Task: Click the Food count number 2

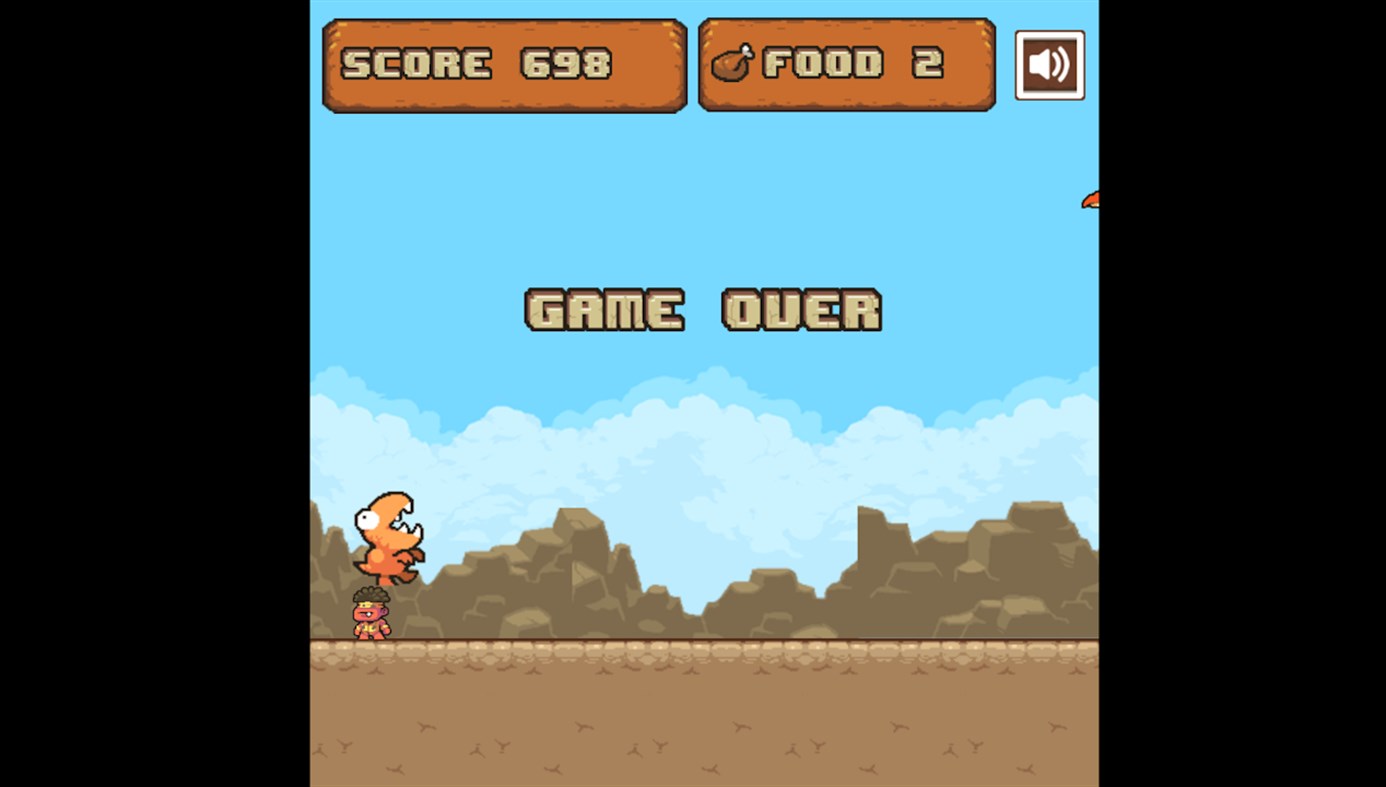Action: click(930, 64)
